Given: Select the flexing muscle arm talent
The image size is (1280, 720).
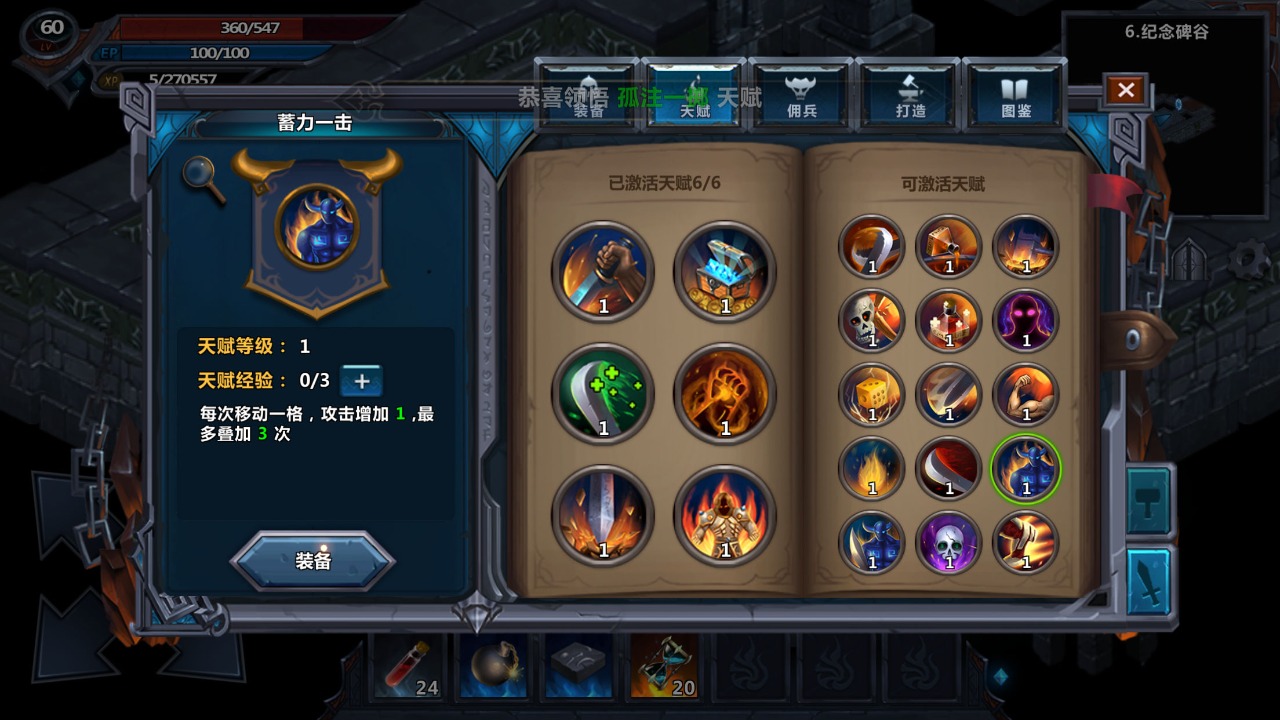Looking at the screenshot, I should tap(1026, 394).
